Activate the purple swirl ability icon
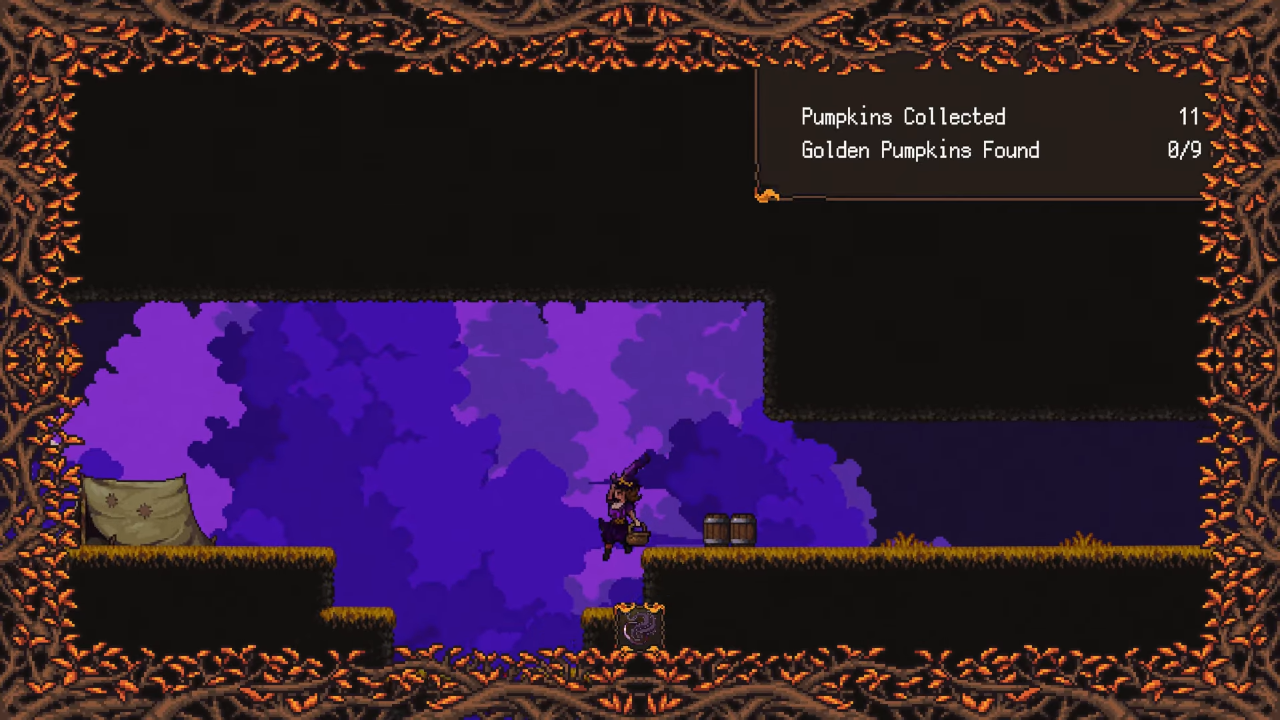This screenshot has height=720, width=1280. pos(638,629)
